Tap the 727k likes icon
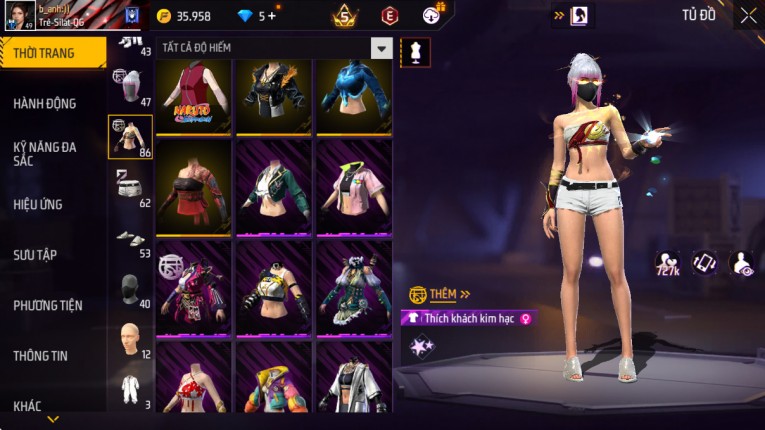 tap(667, 263)
